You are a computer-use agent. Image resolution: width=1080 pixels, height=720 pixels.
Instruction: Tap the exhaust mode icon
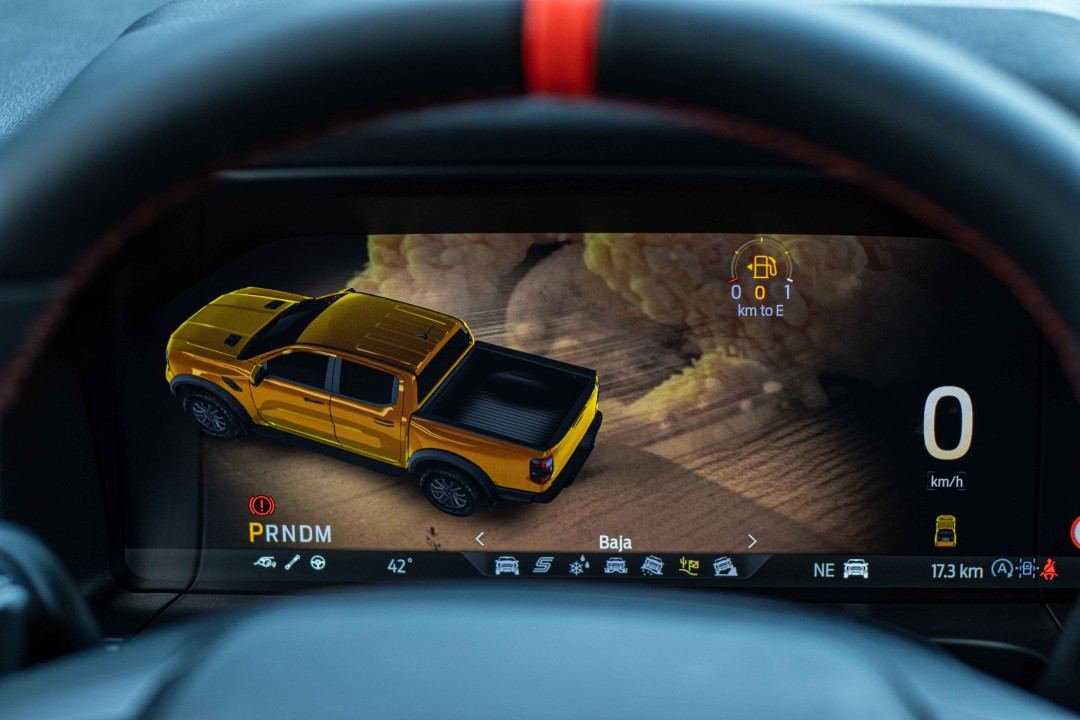coord(265,563)
